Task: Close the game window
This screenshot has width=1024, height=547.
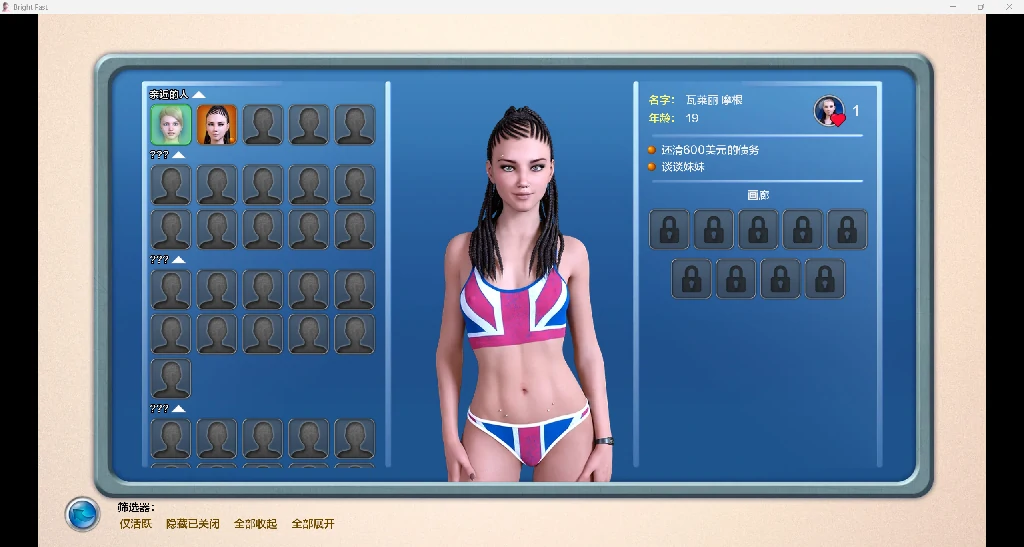Action: 1008,7
